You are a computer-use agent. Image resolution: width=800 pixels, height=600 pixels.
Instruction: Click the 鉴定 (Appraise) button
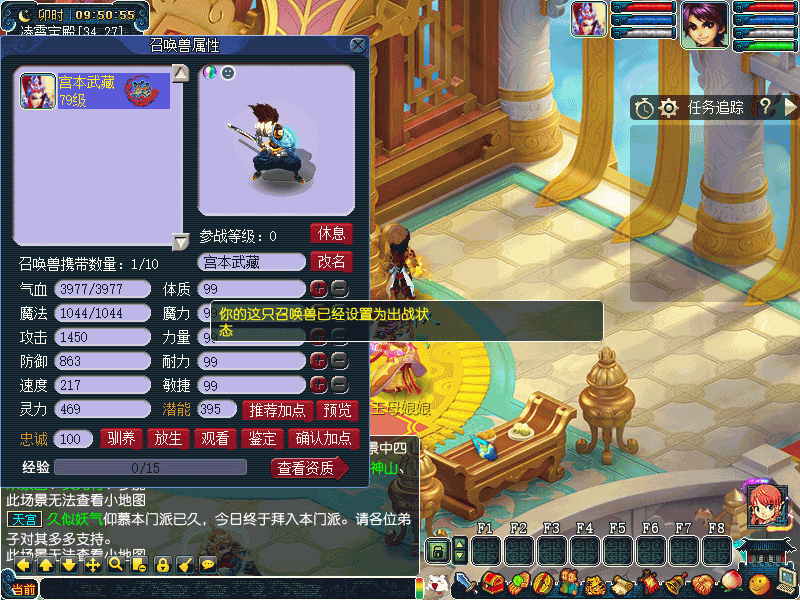point(262,438)
